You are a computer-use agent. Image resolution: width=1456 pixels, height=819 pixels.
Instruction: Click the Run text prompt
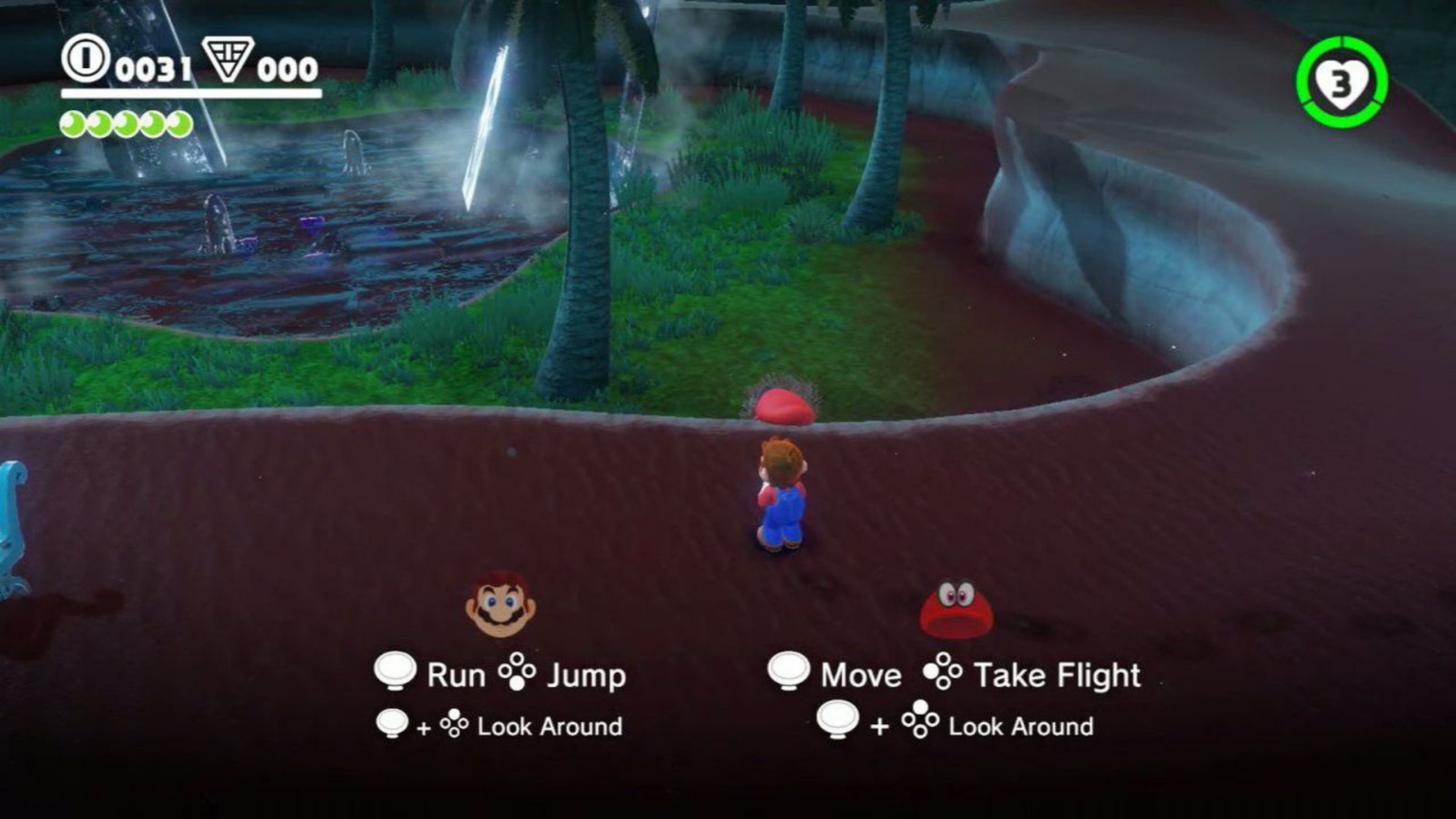[x=458, y=675]
